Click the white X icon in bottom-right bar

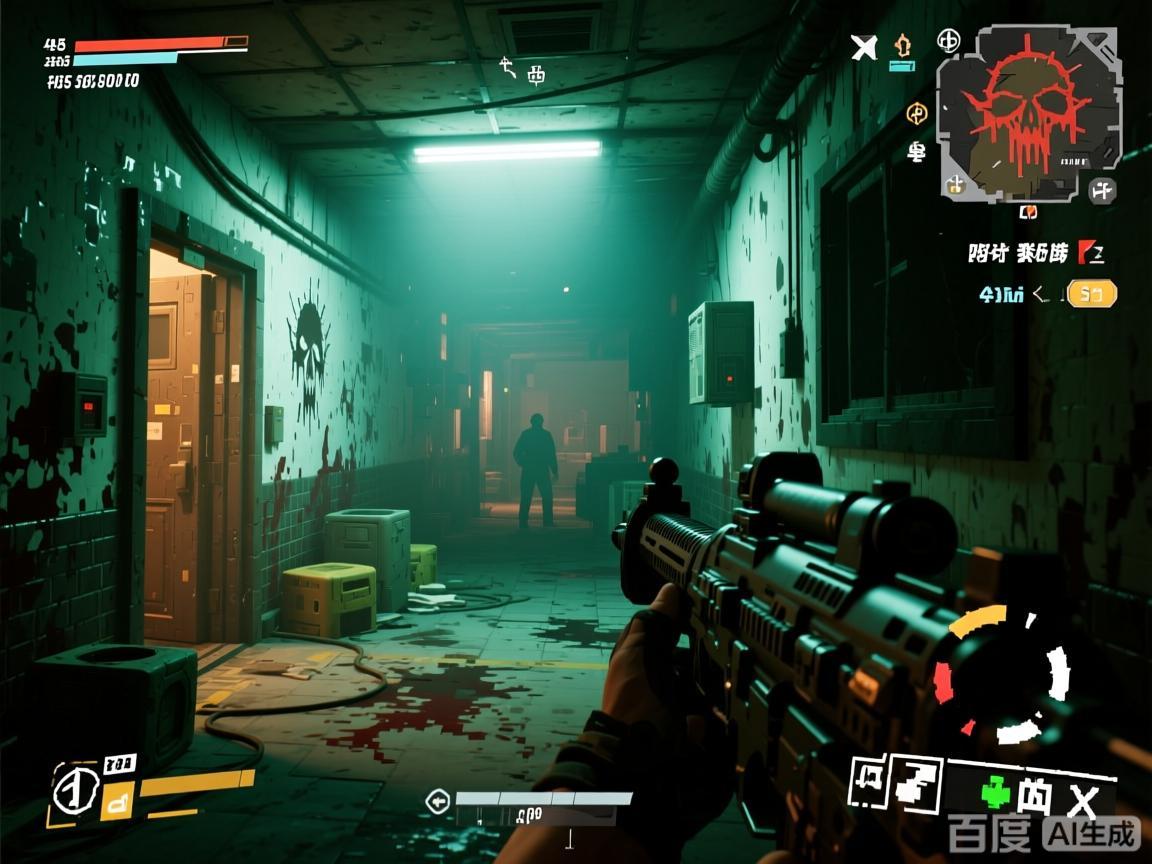(x=1083, y=801)
